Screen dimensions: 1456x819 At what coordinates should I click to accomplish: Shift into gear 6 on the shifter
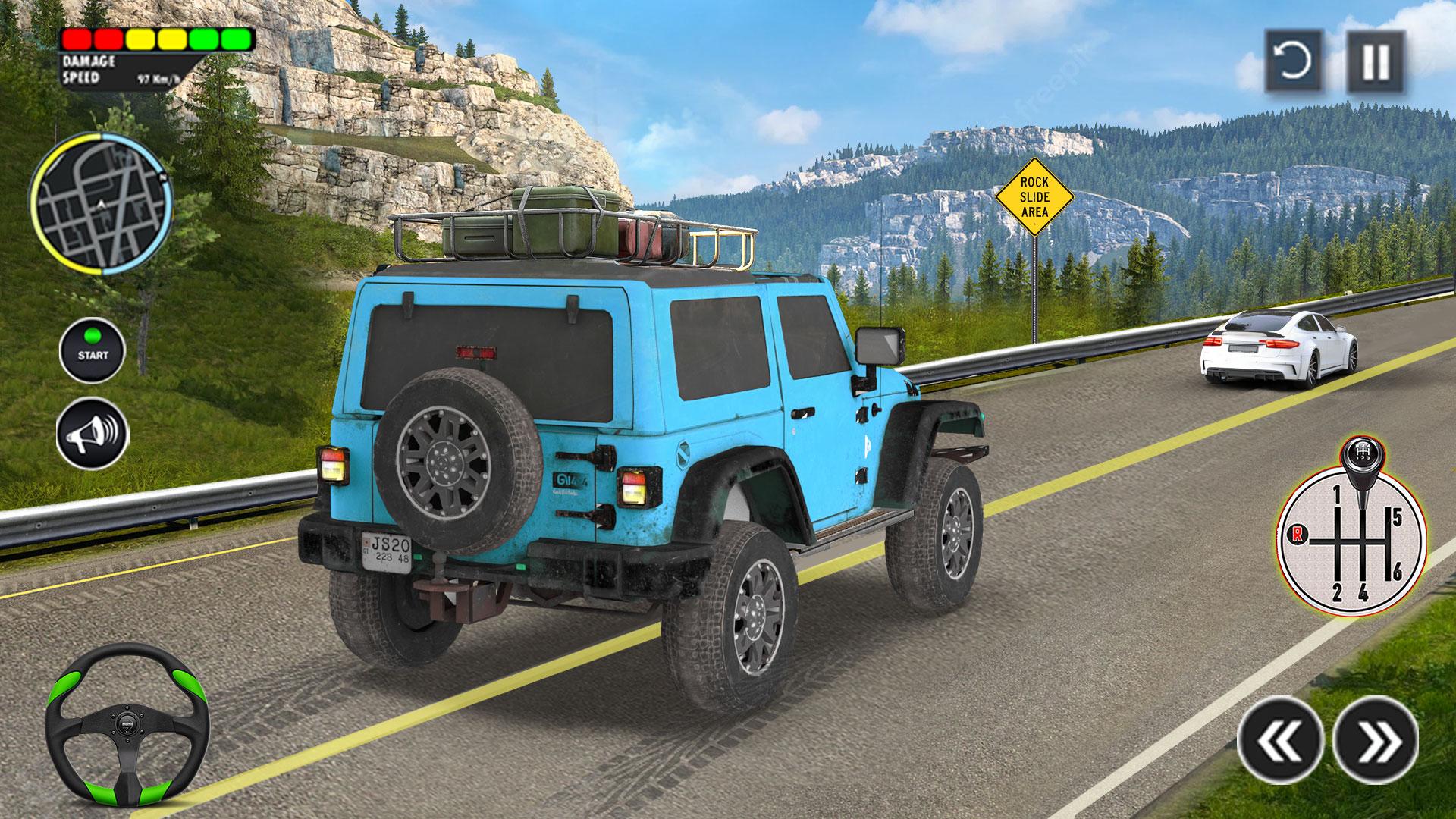click(1397, 569)
